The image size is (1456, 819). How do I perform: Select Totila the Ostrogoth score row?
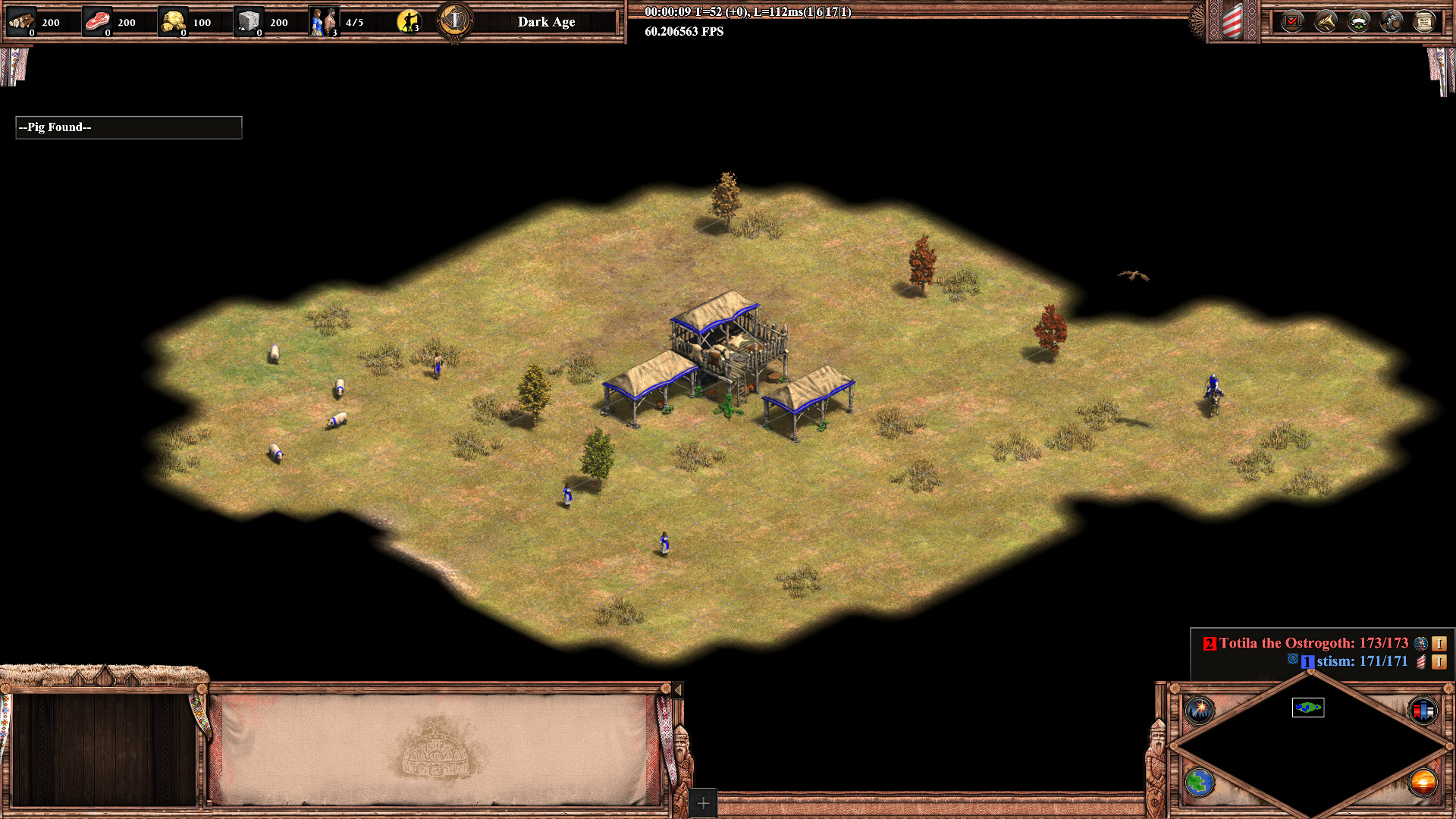coord(1312,643)
